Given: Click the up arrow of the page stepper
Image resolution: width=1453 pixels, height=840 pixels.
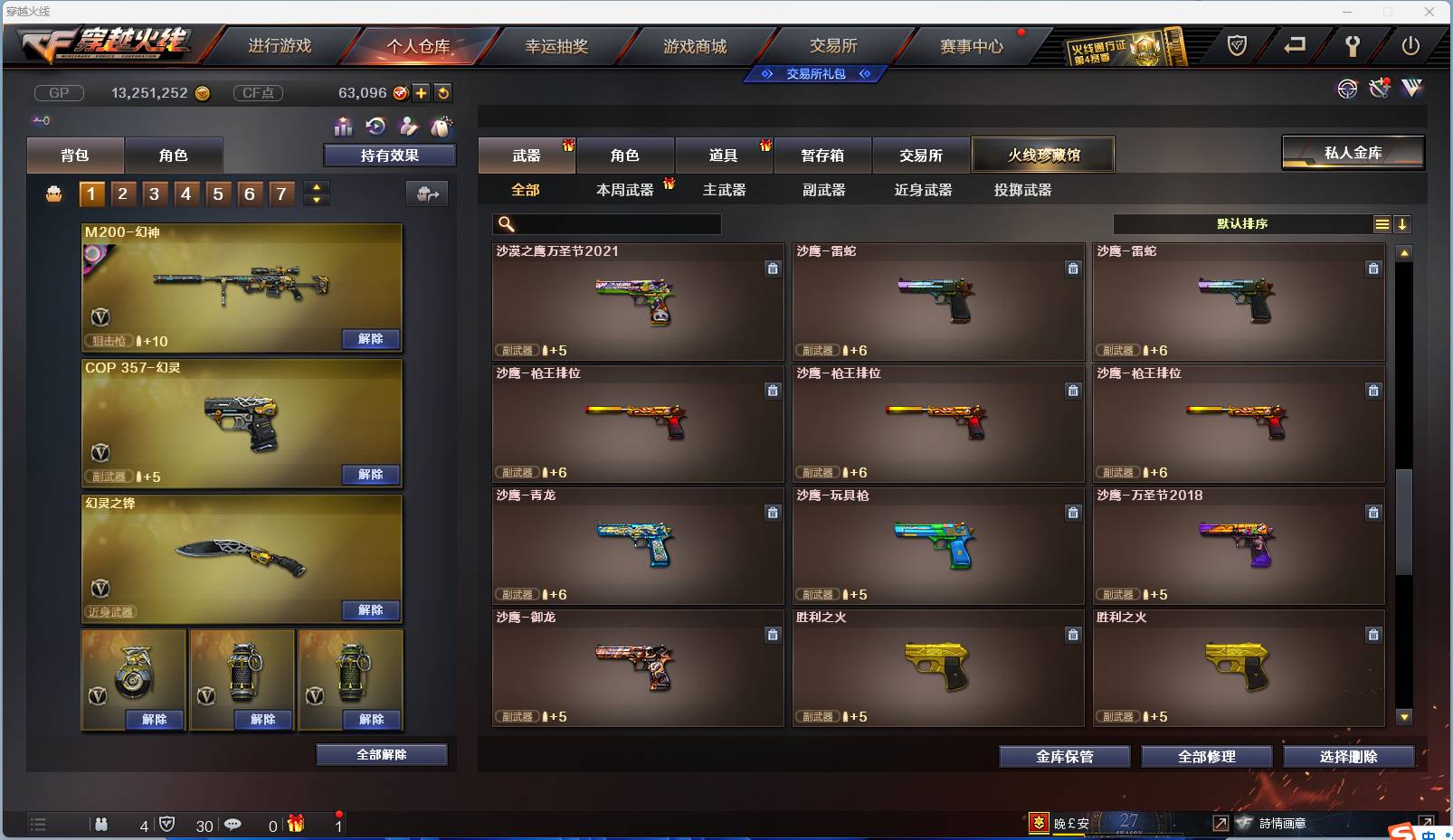Looking at the screenshot, I should click(316, 186).
